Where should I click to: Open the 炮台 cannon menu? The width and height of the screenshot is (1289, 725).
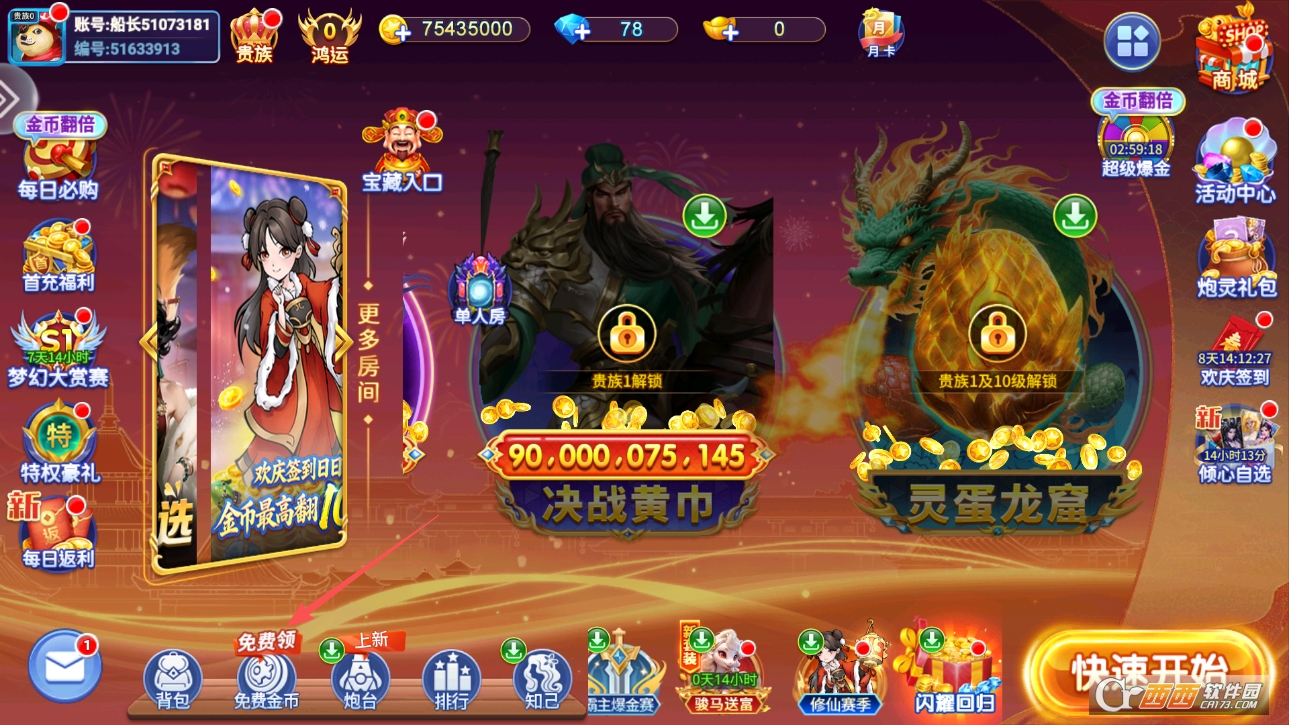coord(360,679)
